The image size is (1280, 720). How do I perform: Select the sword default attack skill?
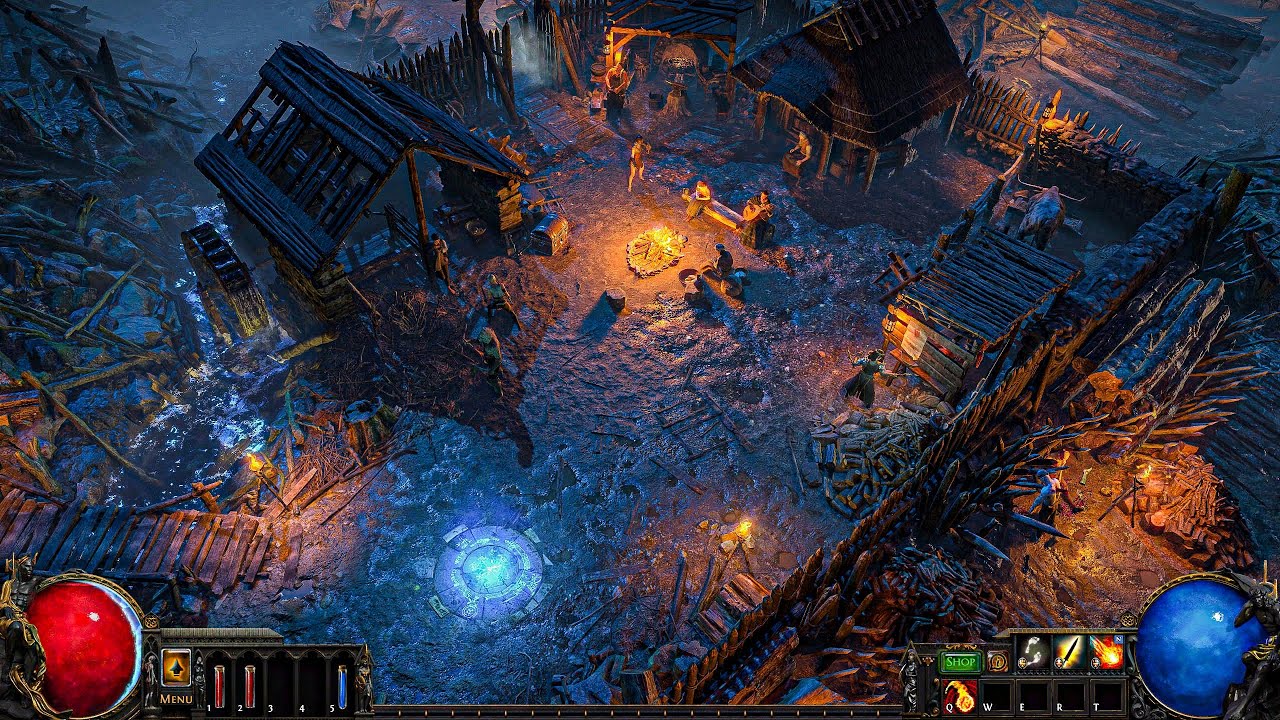tap(1070, 652)
